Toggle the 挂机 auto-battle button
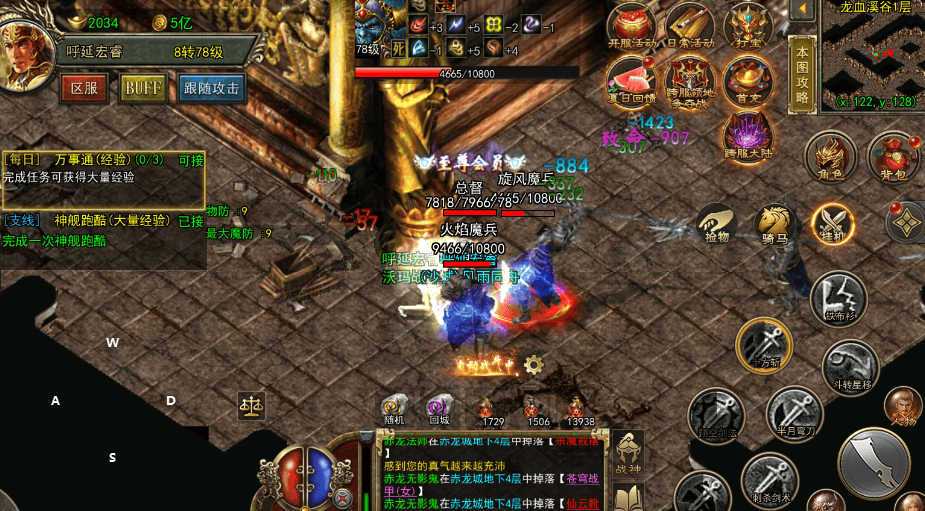Screen dimensions: 925x511 click(832, 224)
